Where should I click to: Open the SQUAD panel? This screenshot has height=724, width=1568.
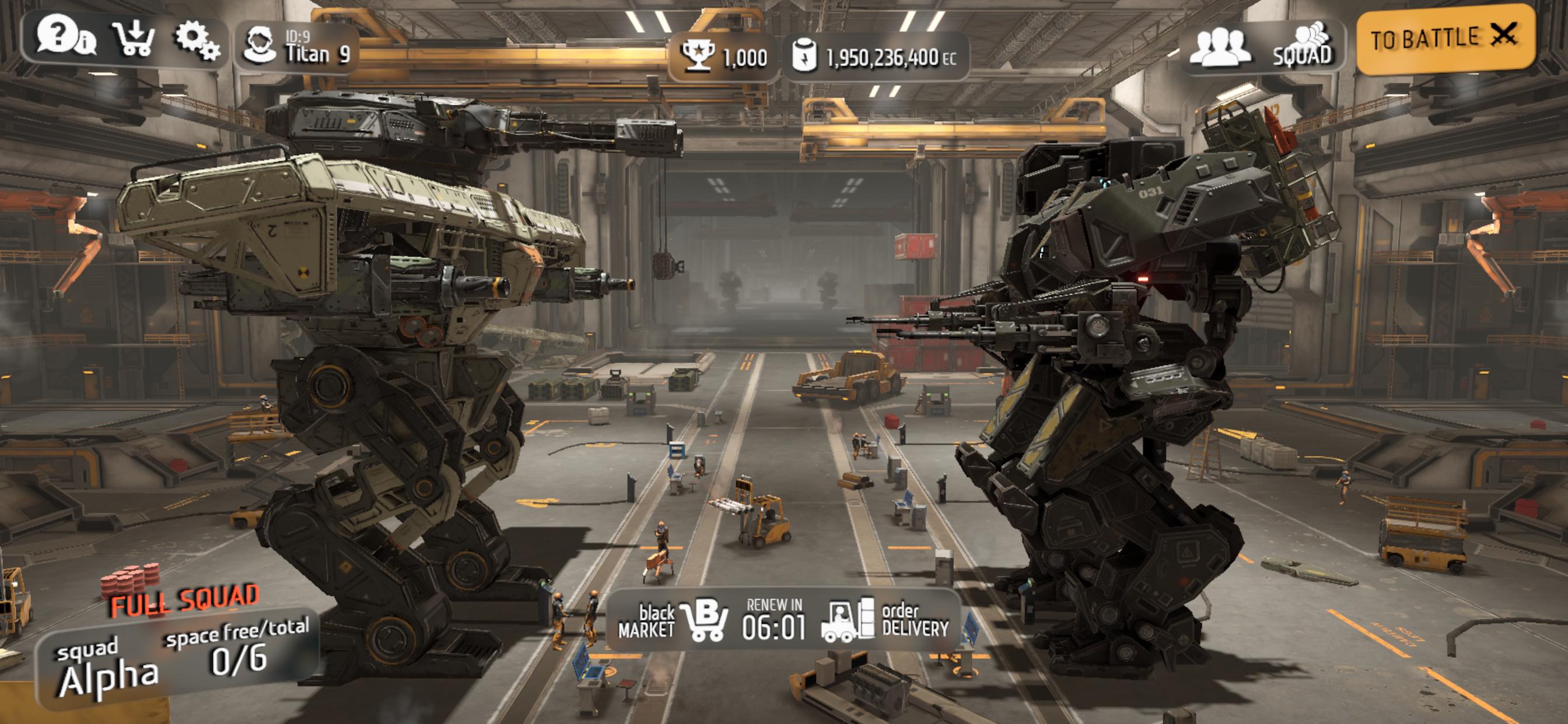pyautogui.click(x=1303, y=45)
